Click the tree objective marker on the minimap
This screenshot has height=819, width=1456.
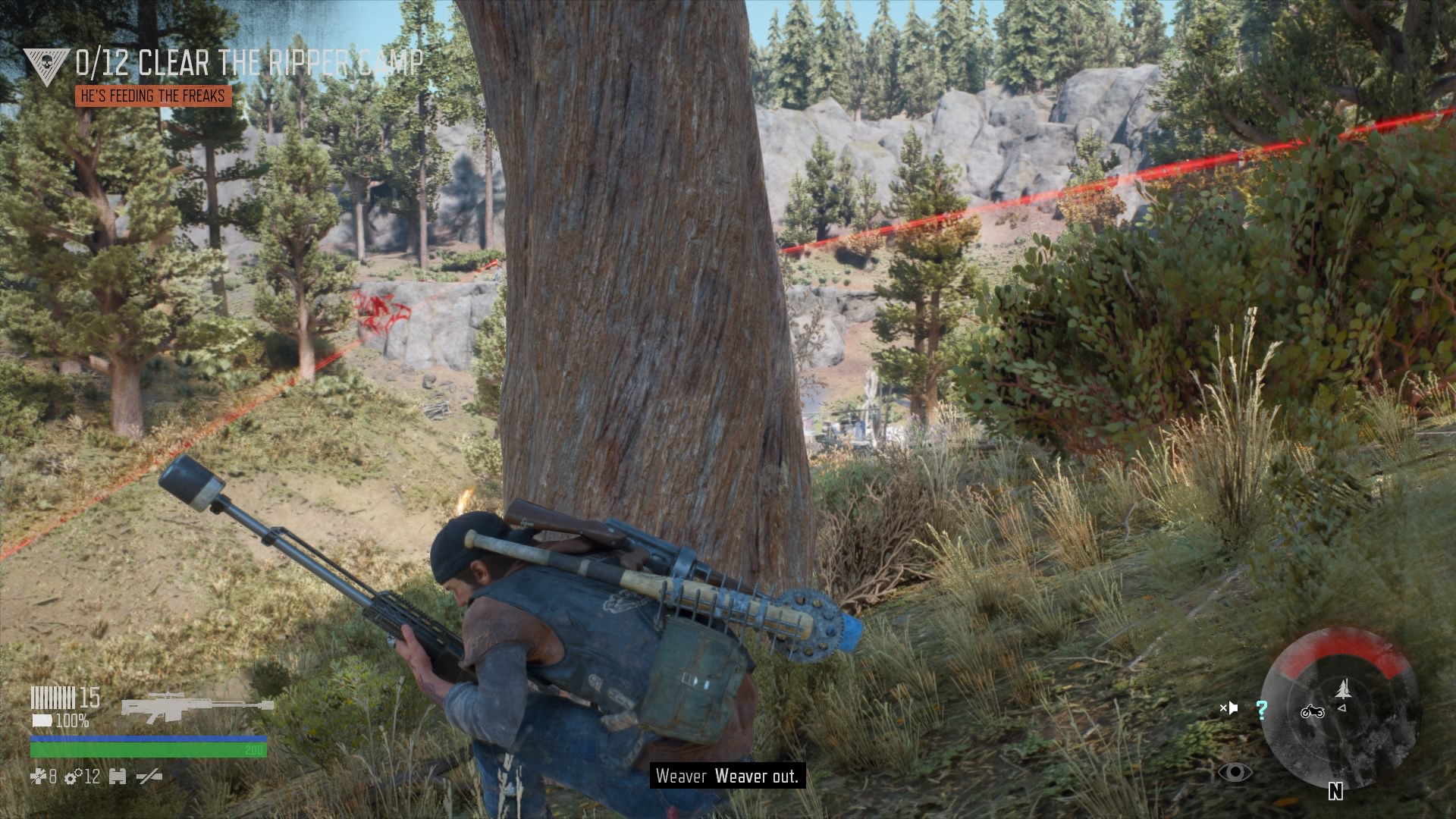click(x=1342, y=689)
